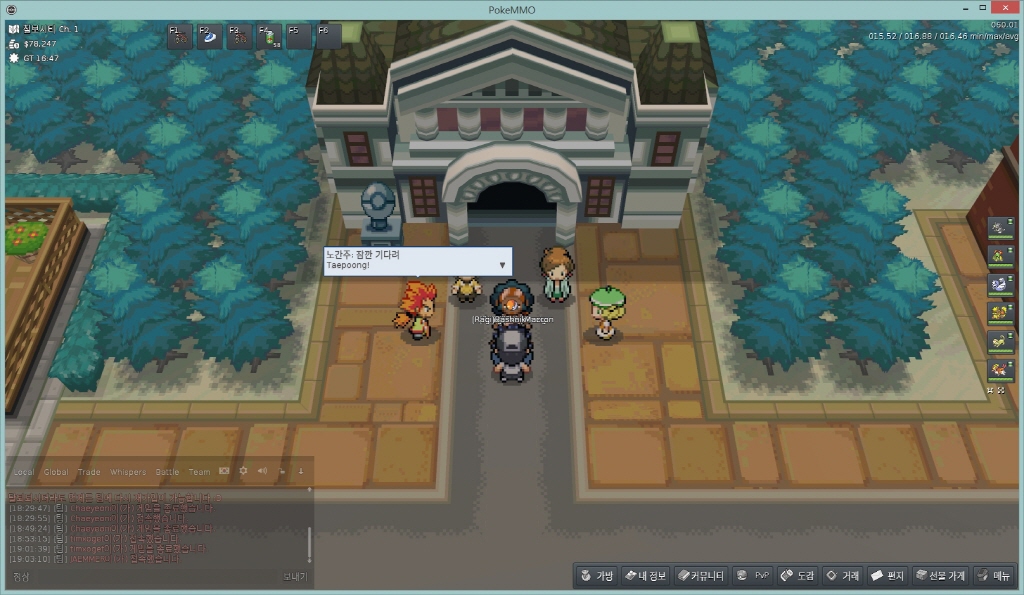Switch to the Whispers chat tab
The image size is (1024, 595).
pos(127,472)
